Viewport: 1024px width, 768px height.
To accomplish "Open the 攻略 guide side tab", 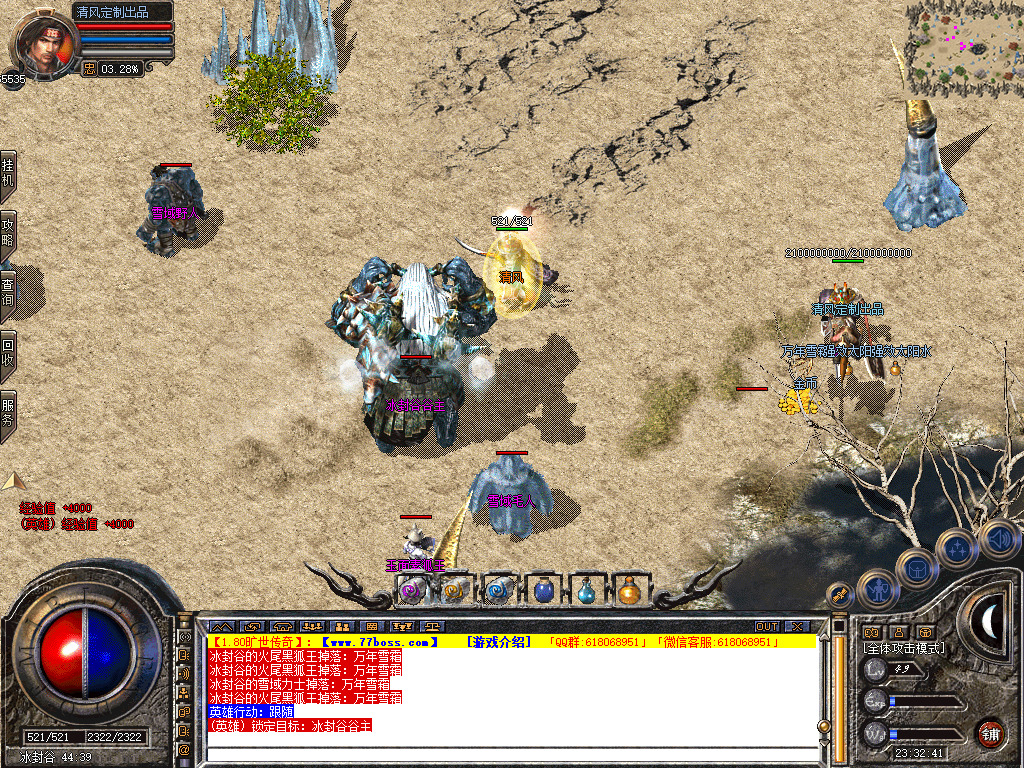I will coord(8,233).
